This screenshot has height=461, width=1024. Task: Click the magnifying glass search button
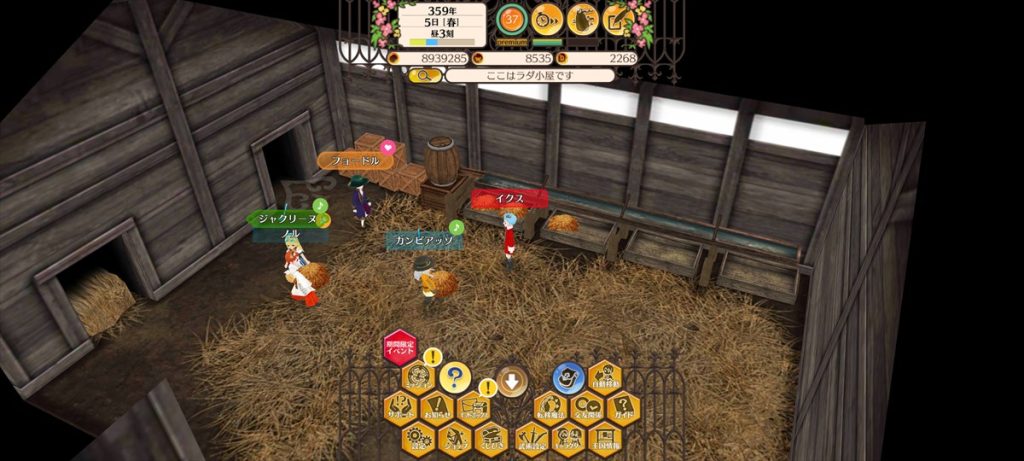pyautogui.click(x=424, y=75)
